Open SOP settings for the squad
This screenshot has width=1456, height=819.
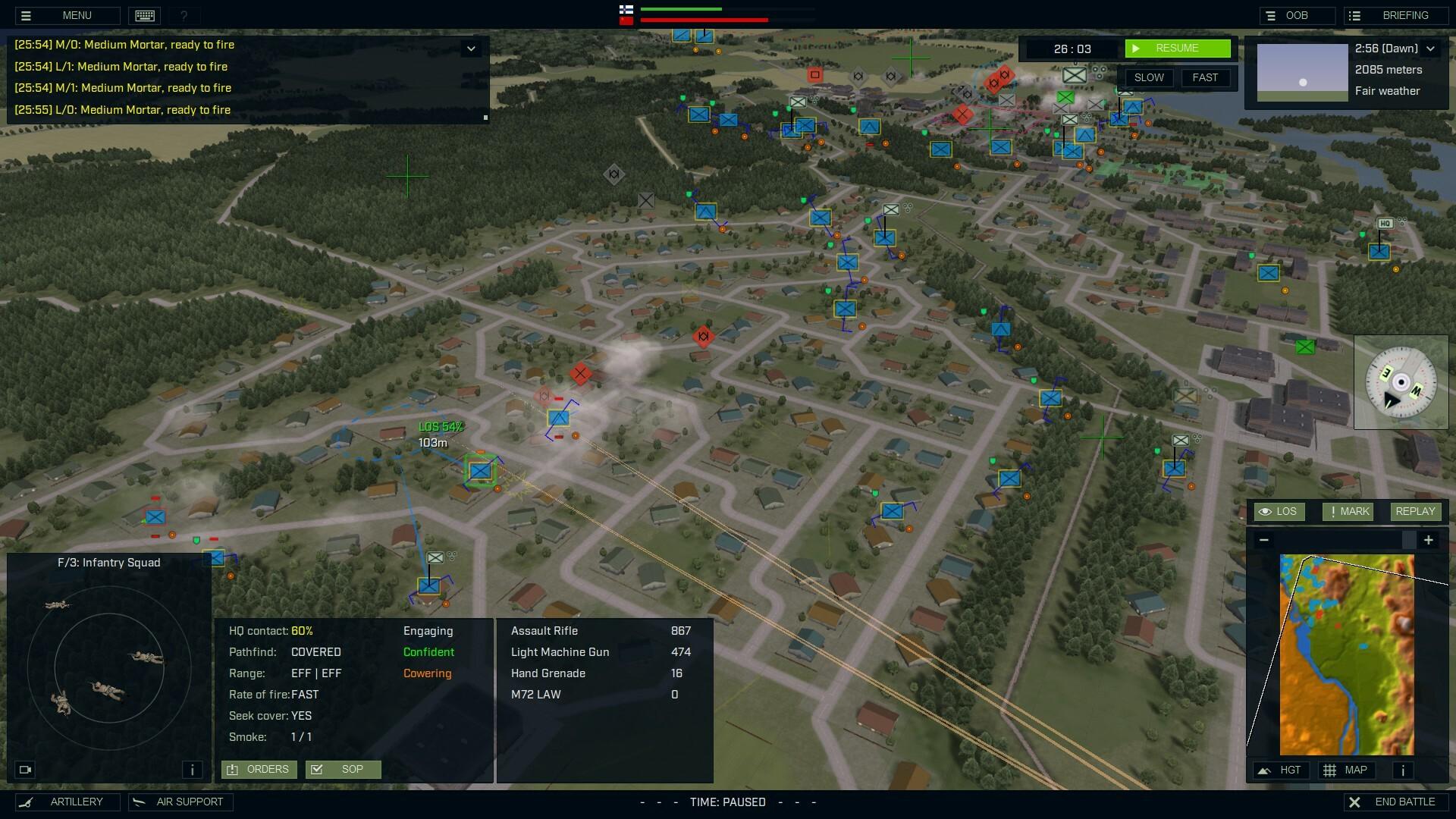(344, 769)
